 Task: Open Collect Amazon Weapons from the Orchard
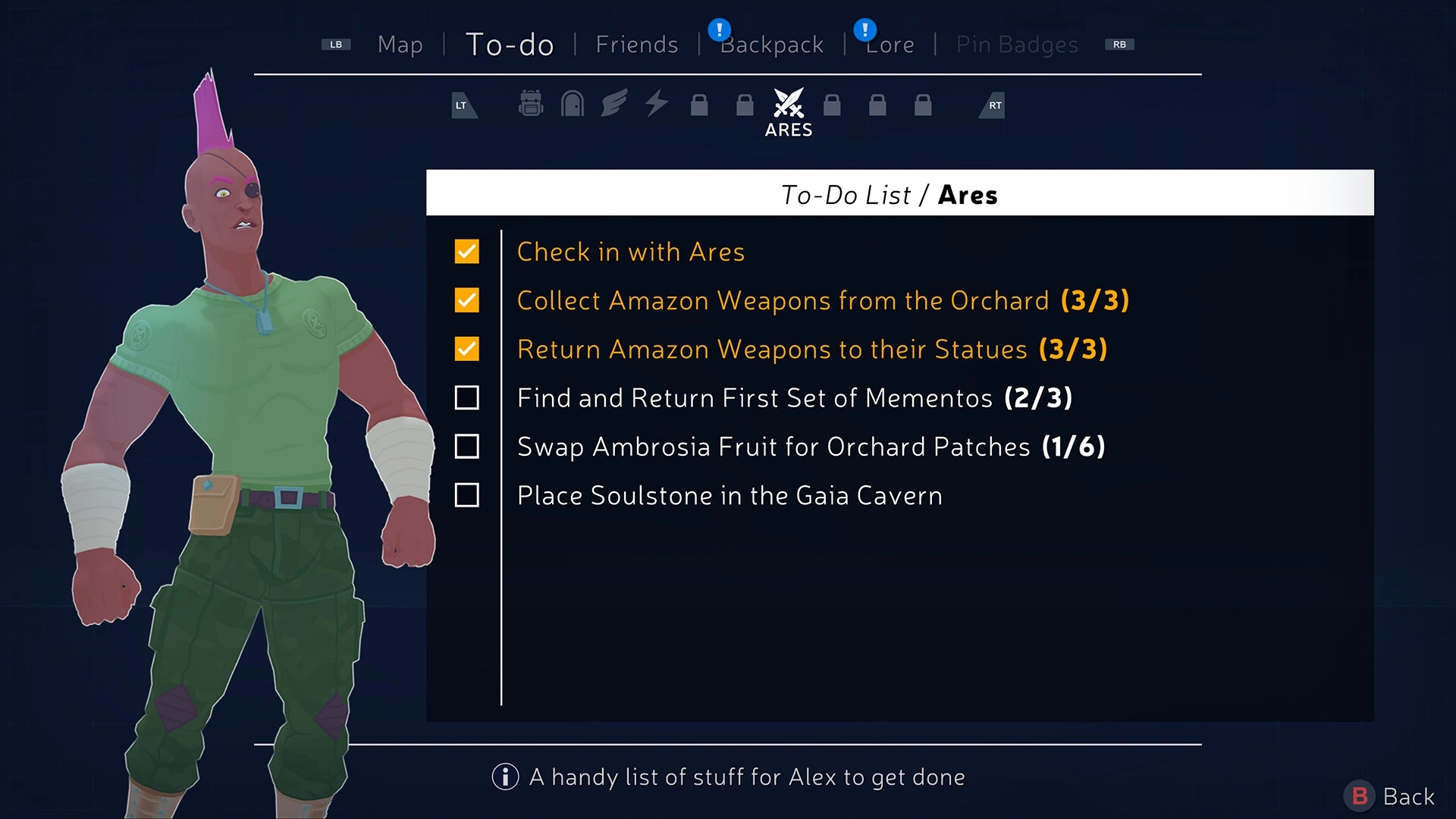(822, 300)
